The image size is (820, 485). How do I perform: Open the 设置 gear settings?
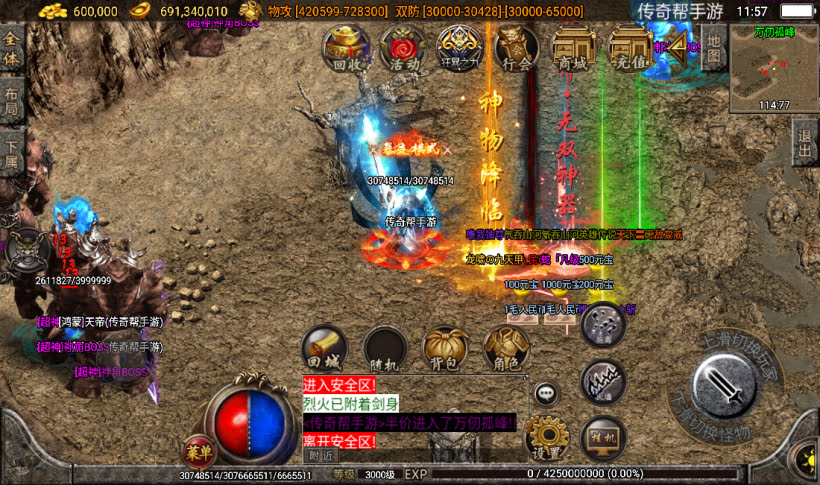click(x=547, y=437)
